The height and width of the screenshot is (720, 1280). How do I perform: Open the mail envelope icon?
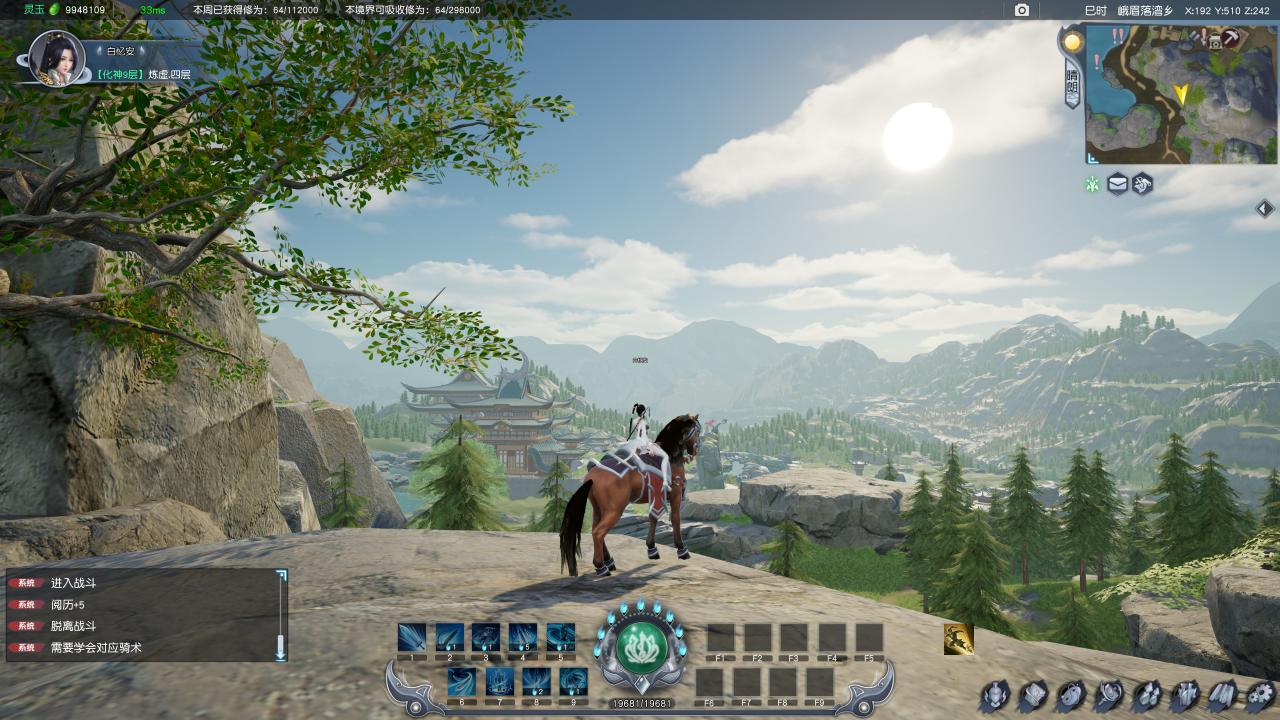pyautogui.click(x=1117, y=184)
